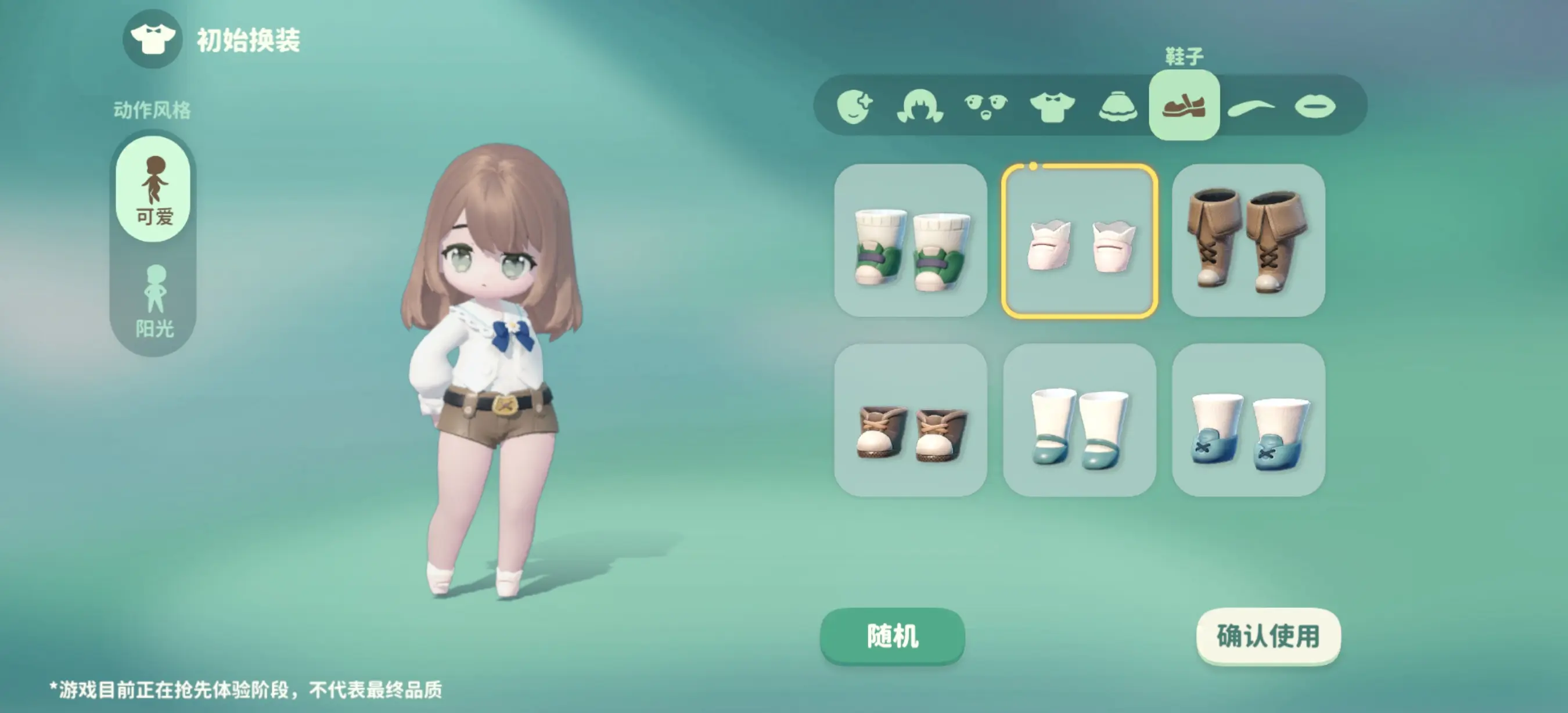Confirm outfit with 确认使用 button
This screenshot has height=713, width=1568.
coord(1268,636)
